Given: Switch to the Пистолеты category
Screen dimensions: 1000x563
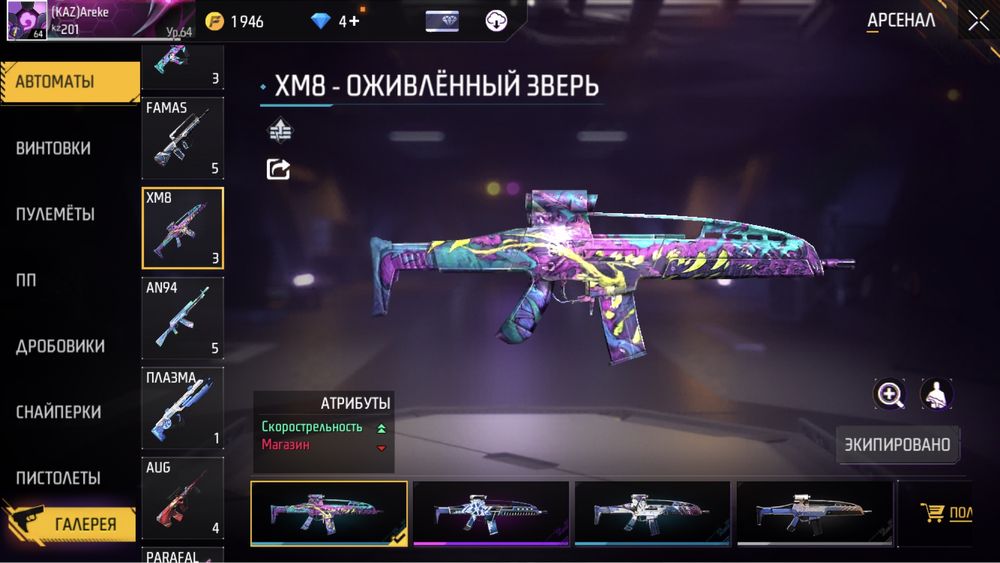Looking at the screenshot, I should pyautogui.click(x=58, y=478).
